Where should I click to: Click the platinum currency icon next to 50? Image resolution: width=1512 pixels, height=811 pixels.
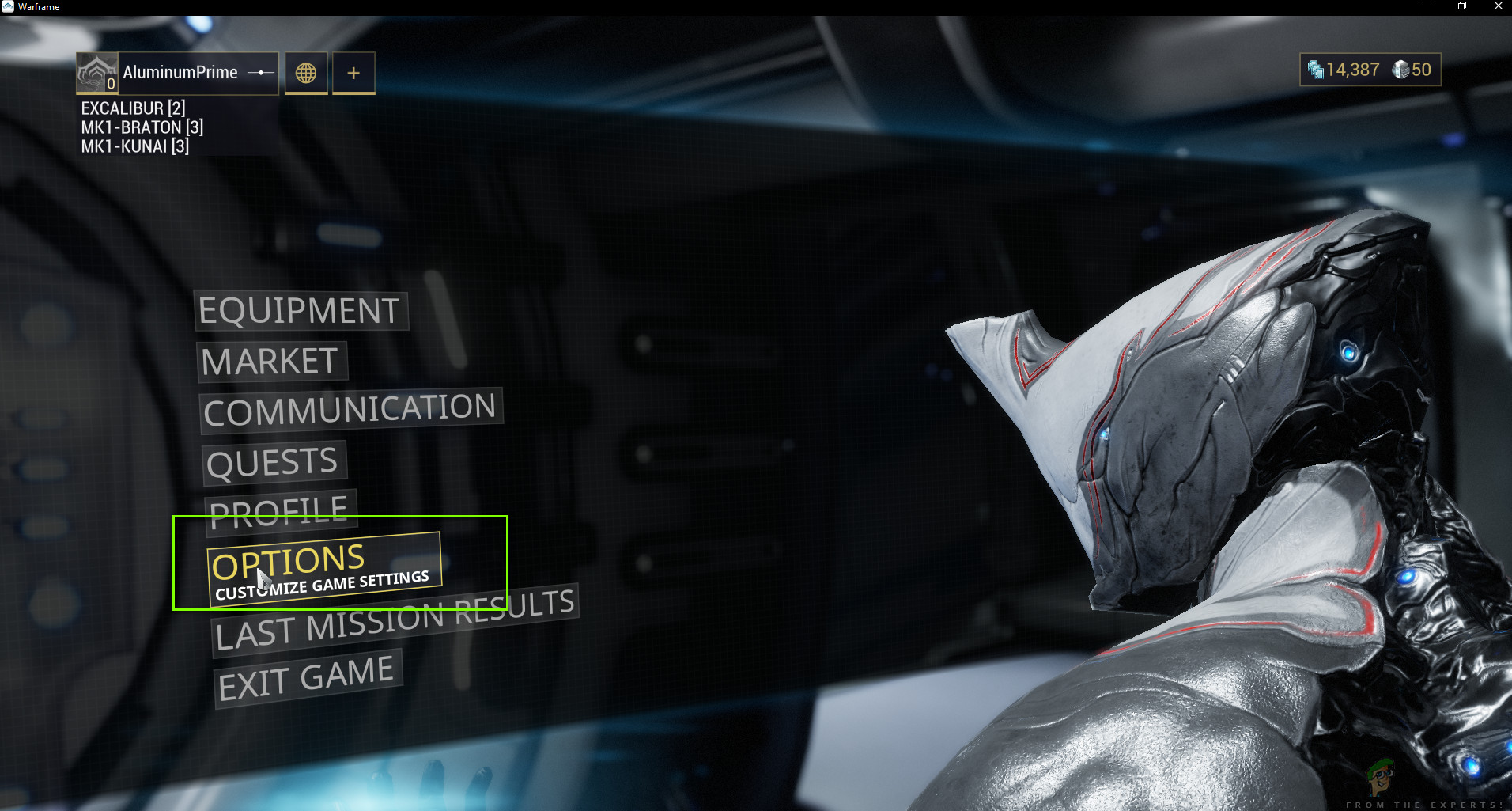1402,69
